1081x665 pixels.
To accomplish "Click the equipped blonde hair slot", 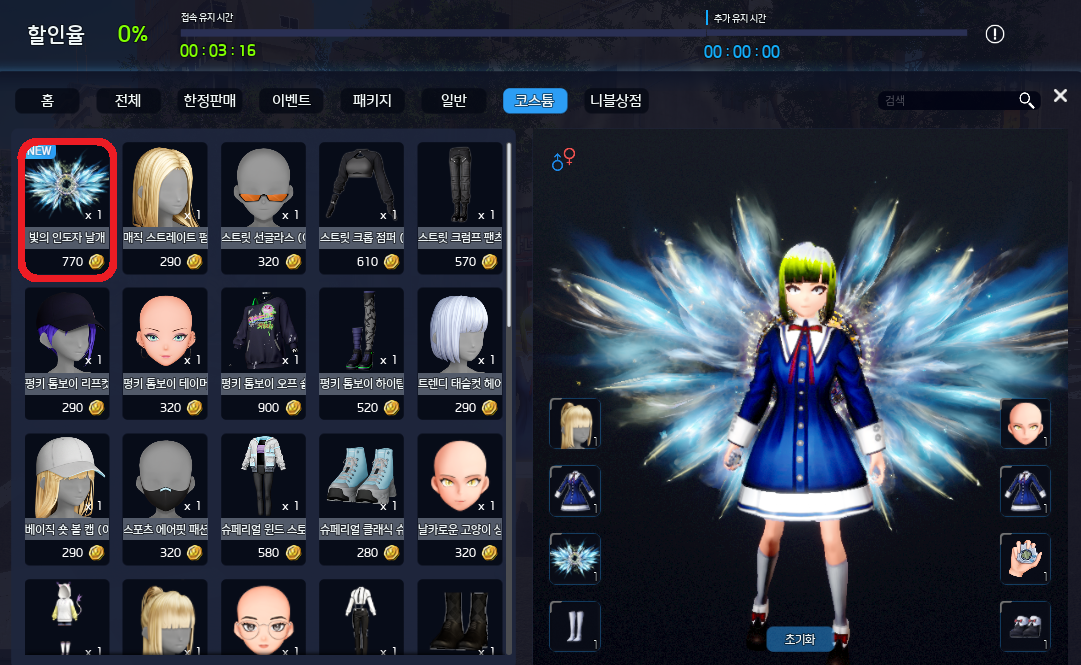I will pos(575,423).
